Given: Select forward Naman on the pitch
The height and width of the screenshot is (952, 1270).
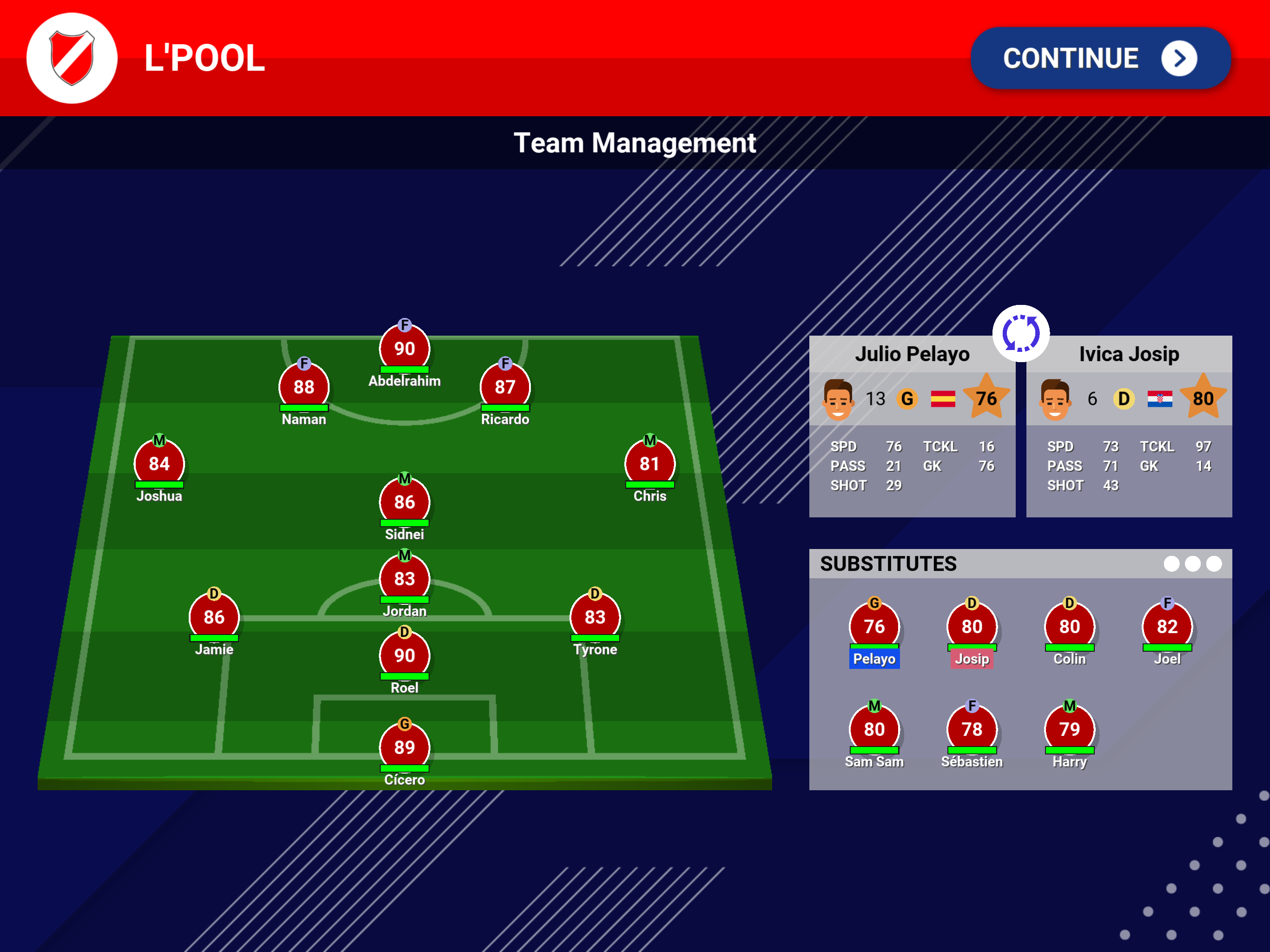Looking at the screenshot, I should point(304,387).
